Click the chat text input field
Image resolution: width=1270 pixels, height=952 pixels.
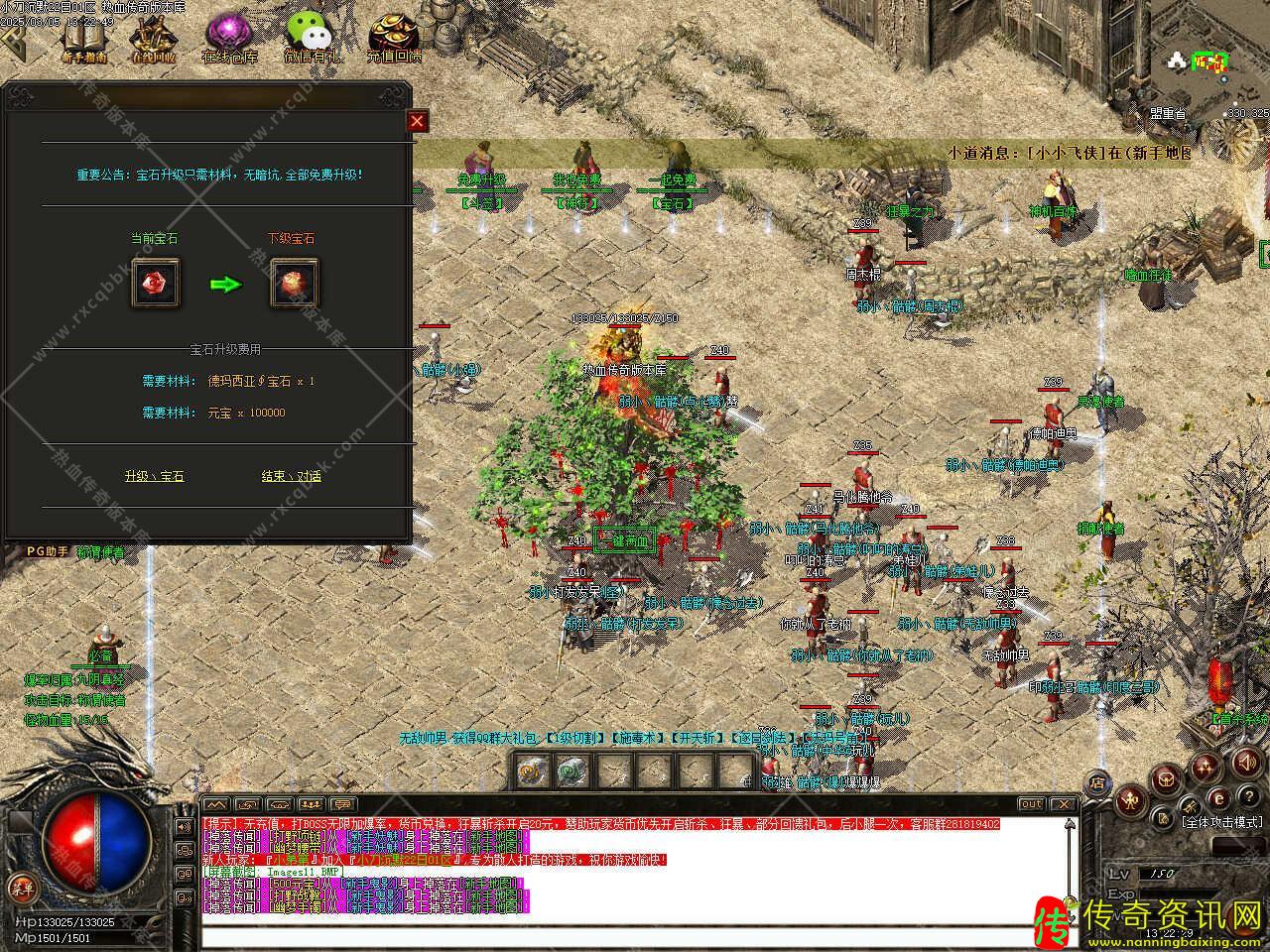(635, 937)
